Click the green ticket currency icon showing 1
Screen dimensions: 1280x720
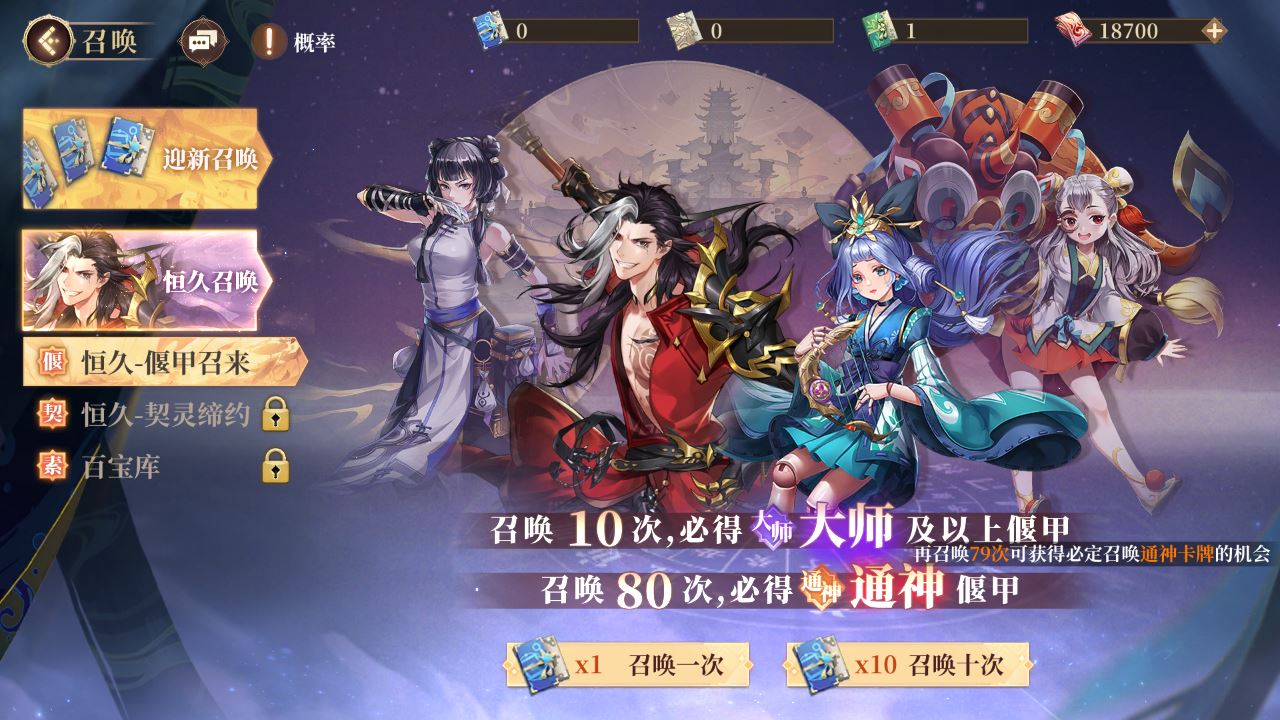[x=876, y=30]
